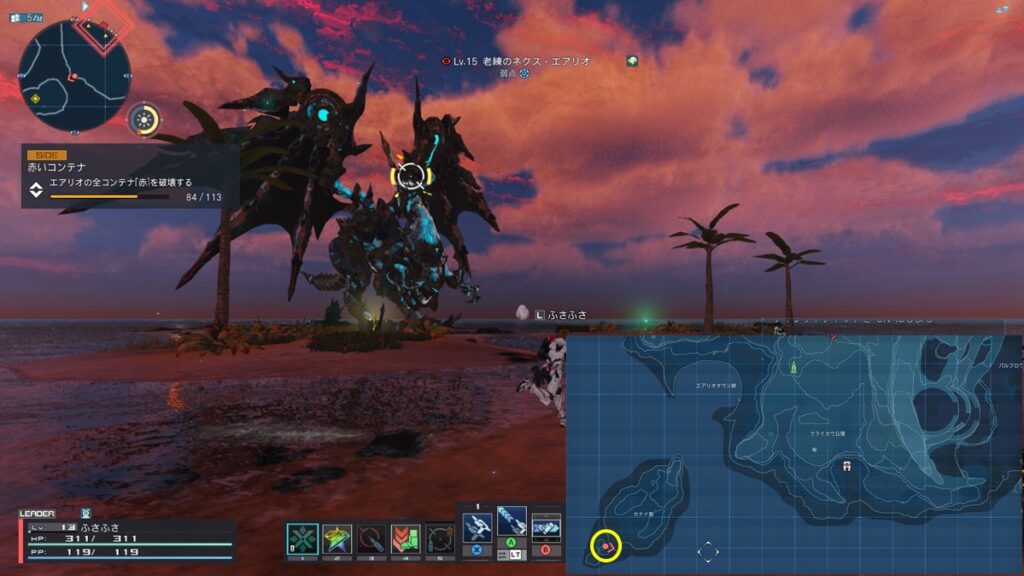Choose the fifth hotbar slot with dark ring icon
The width and height of the screenshot is (1024, 576).
[x=440, y=539]
